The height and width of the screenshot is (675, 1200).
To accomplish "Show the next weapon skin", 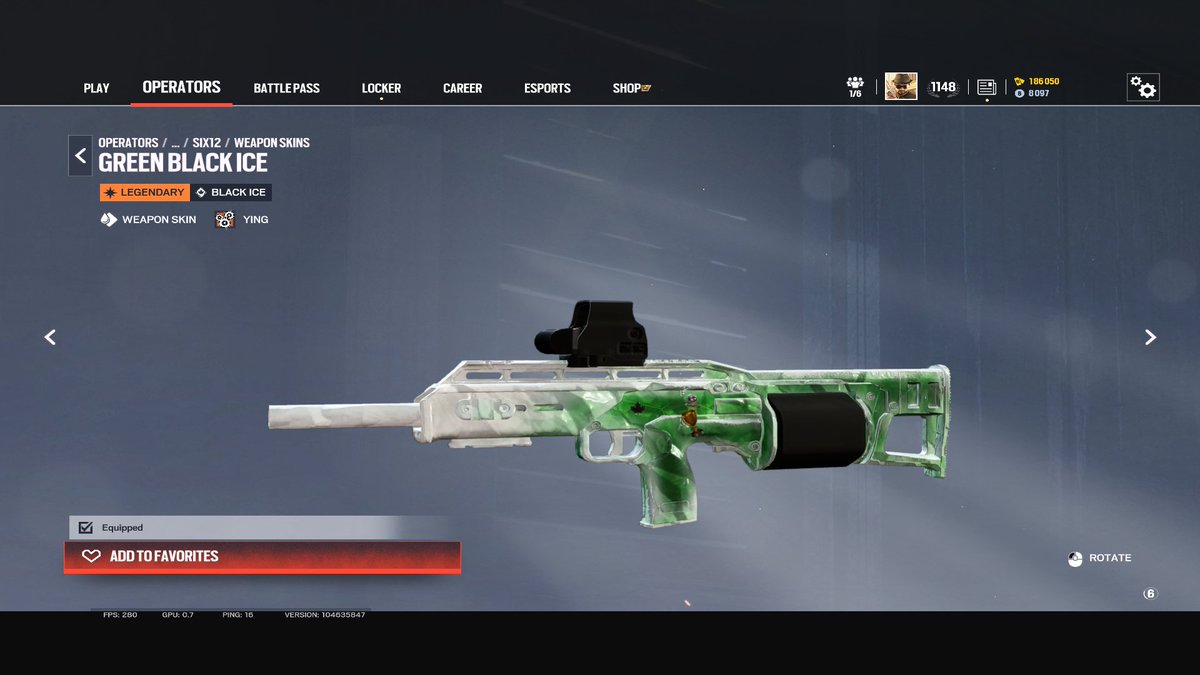I will point(1150,337).
